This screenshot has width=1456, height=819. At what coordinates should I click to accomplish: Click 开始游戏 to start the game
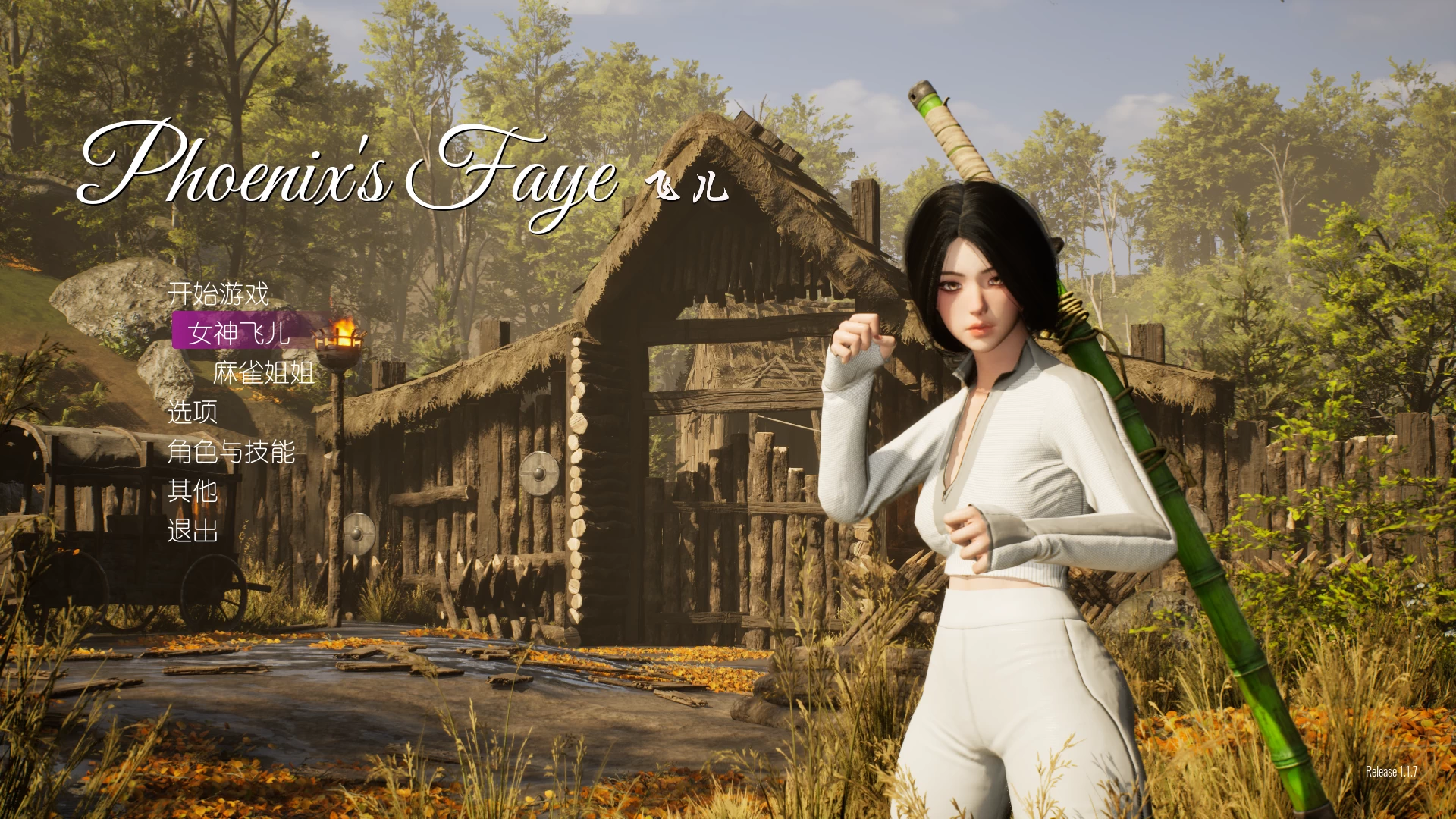click(218, 293)
